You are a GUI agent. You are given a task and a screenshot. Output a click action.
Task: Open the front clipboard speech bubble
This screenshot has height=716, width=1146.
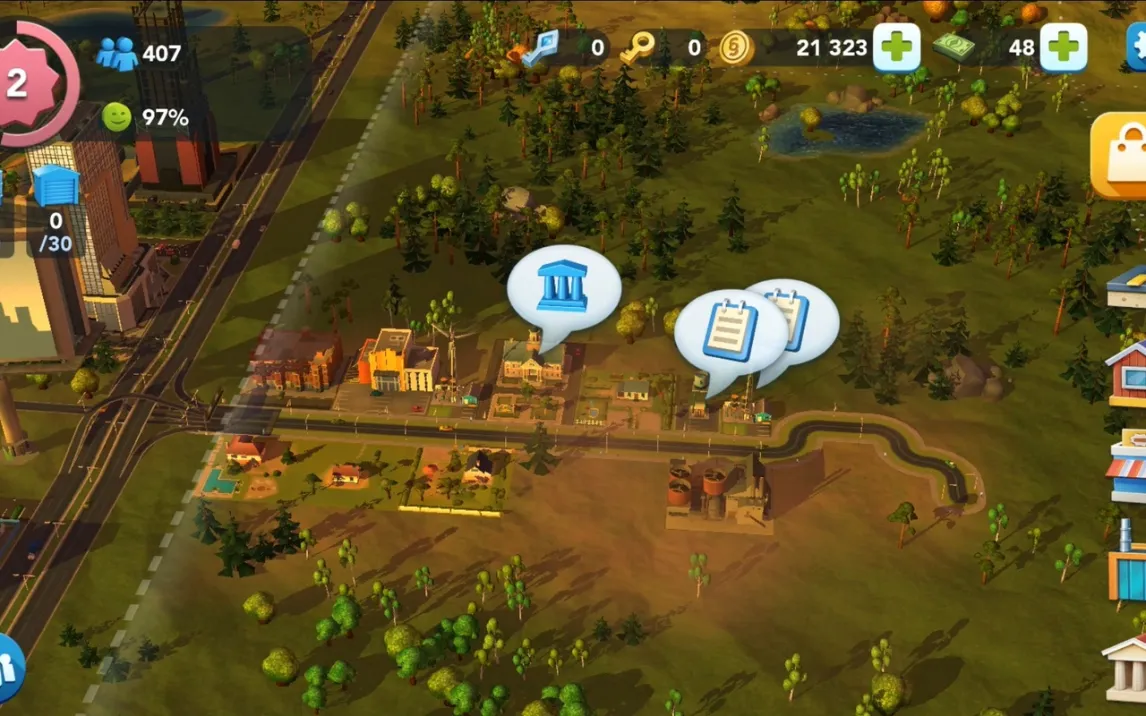pyautogui.click(x=730, y=332)
